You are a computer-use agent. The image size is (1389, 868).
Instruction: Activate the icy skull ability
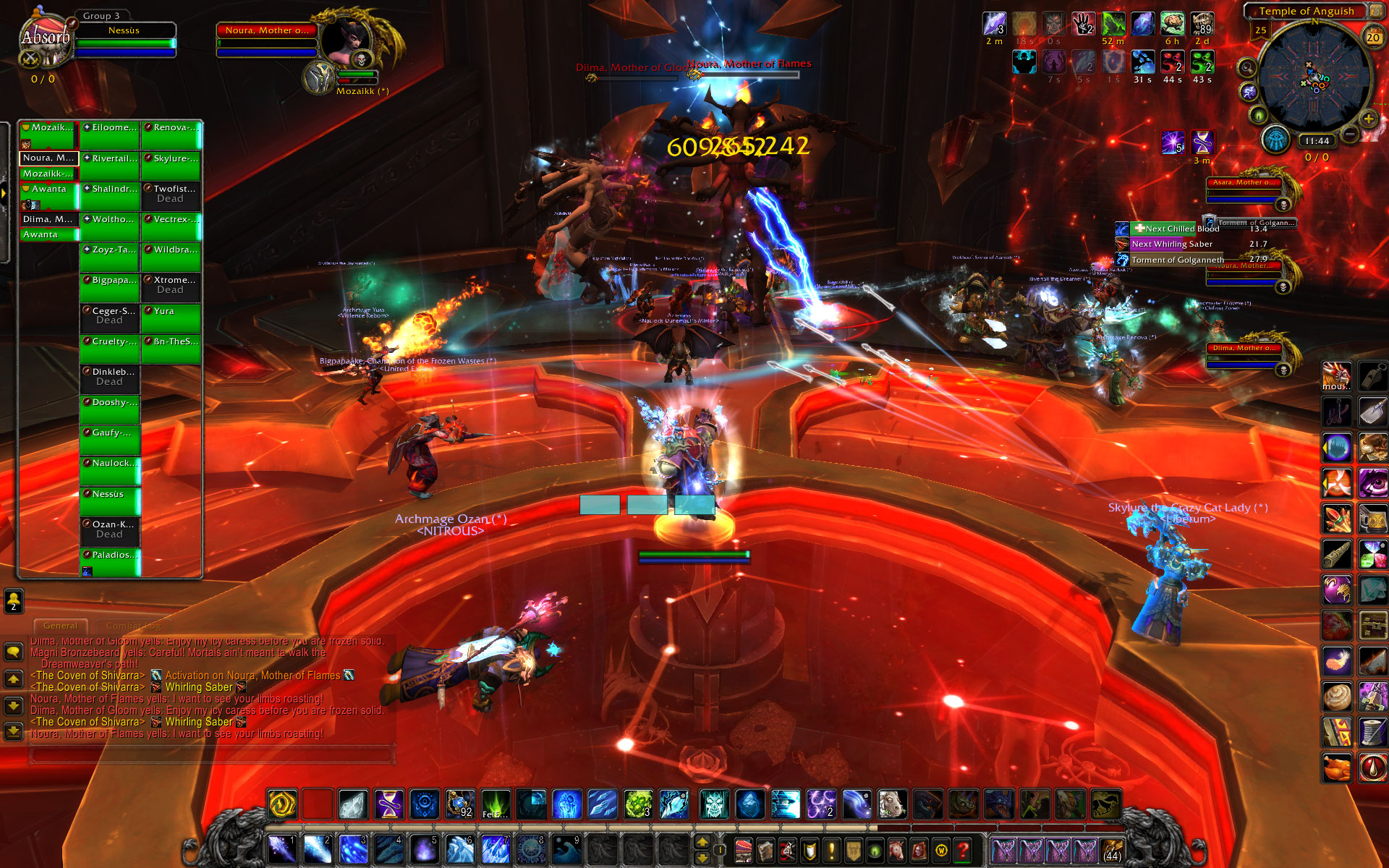click(714, 804)
